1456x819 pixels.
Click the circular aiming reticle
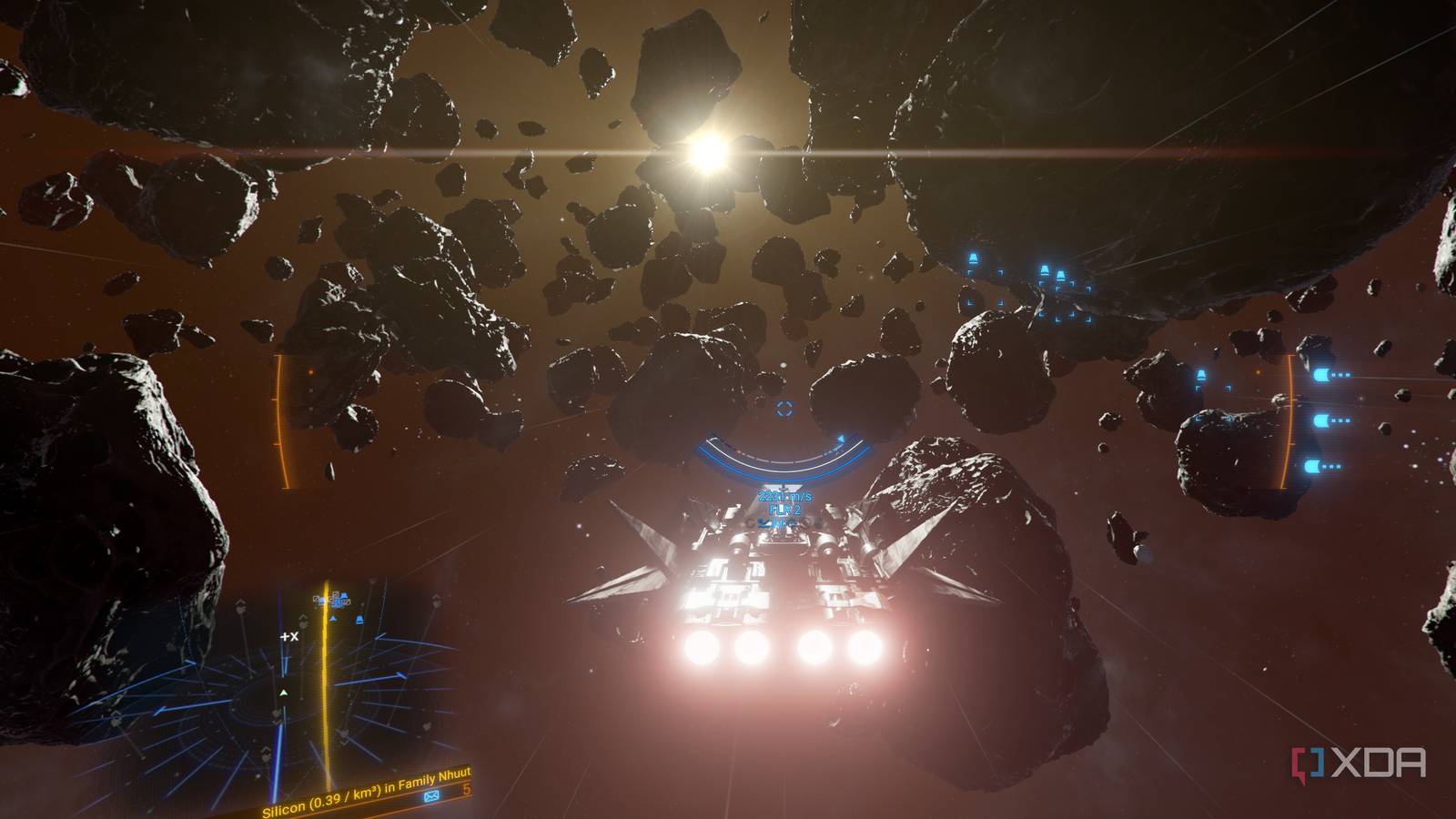(x=784, y=409)
